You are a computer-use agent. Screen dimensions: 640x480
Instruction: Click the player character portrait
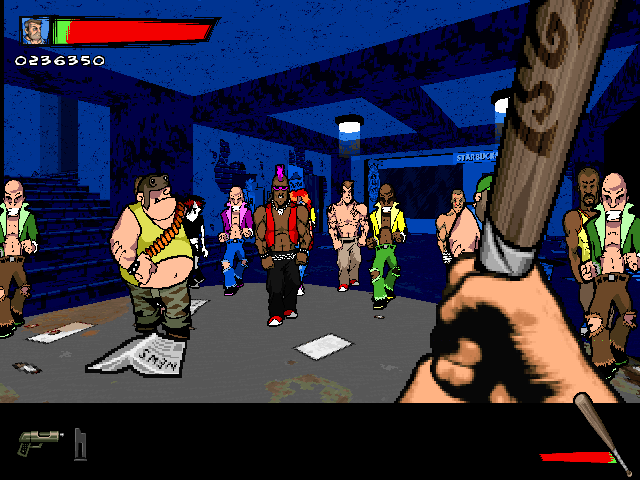point(35,31)
